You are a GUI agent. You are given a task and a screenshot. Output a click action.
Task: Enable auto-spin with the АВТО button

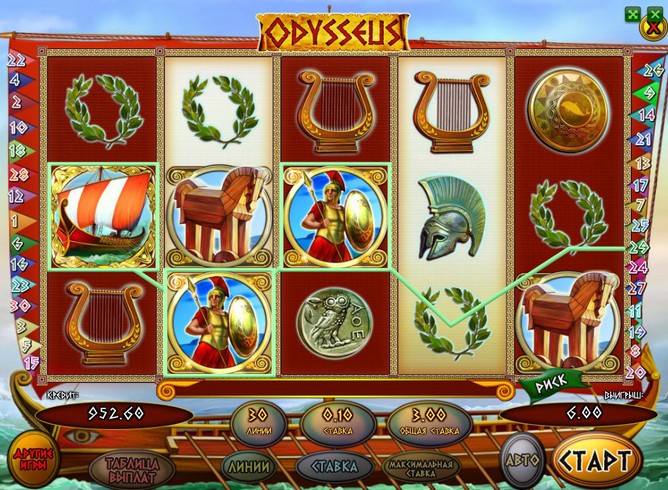coord(520,463)
